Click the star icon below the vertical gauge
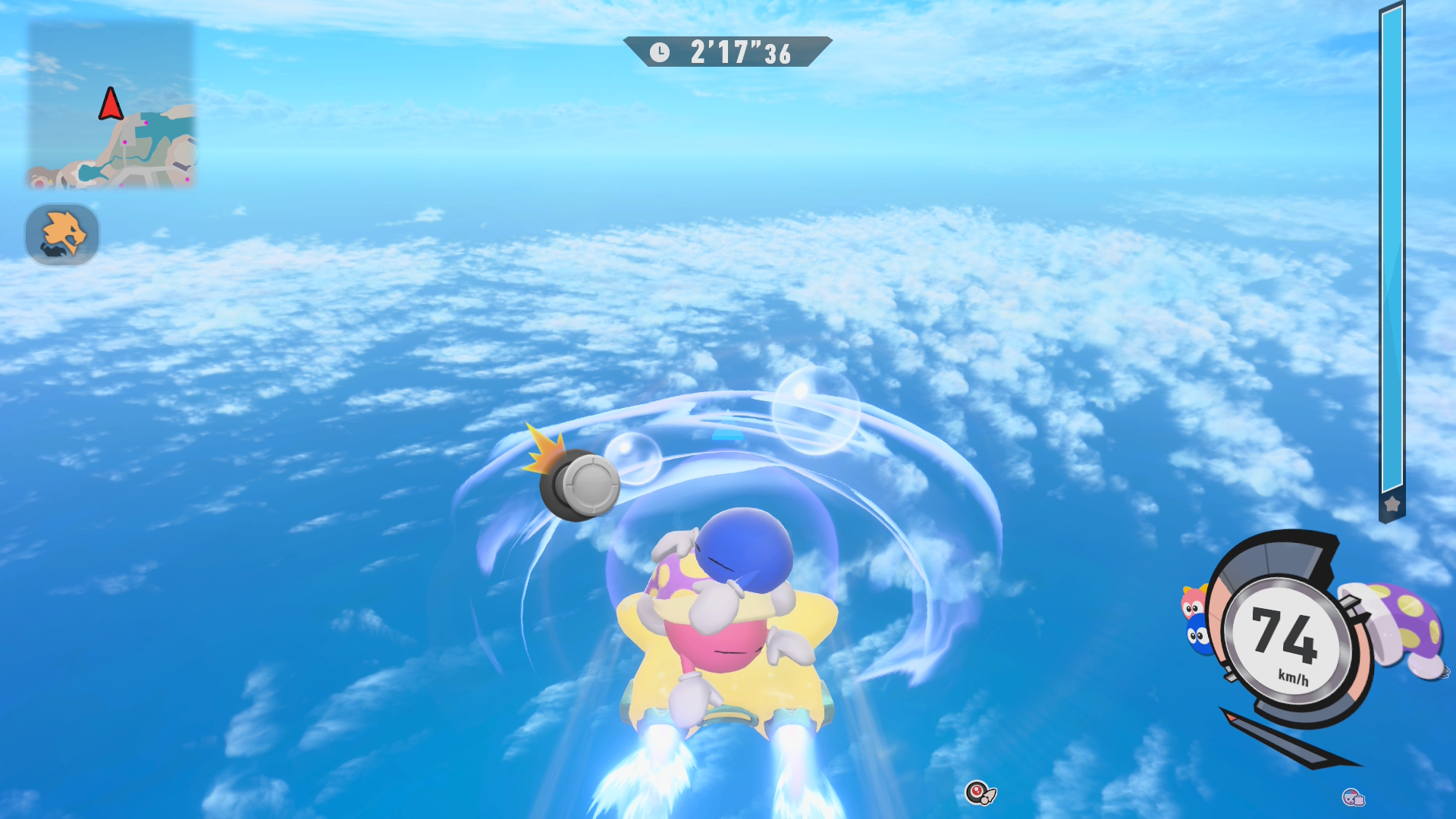The height and width of the screenshot is (819, 1456). coord(1392,504)
